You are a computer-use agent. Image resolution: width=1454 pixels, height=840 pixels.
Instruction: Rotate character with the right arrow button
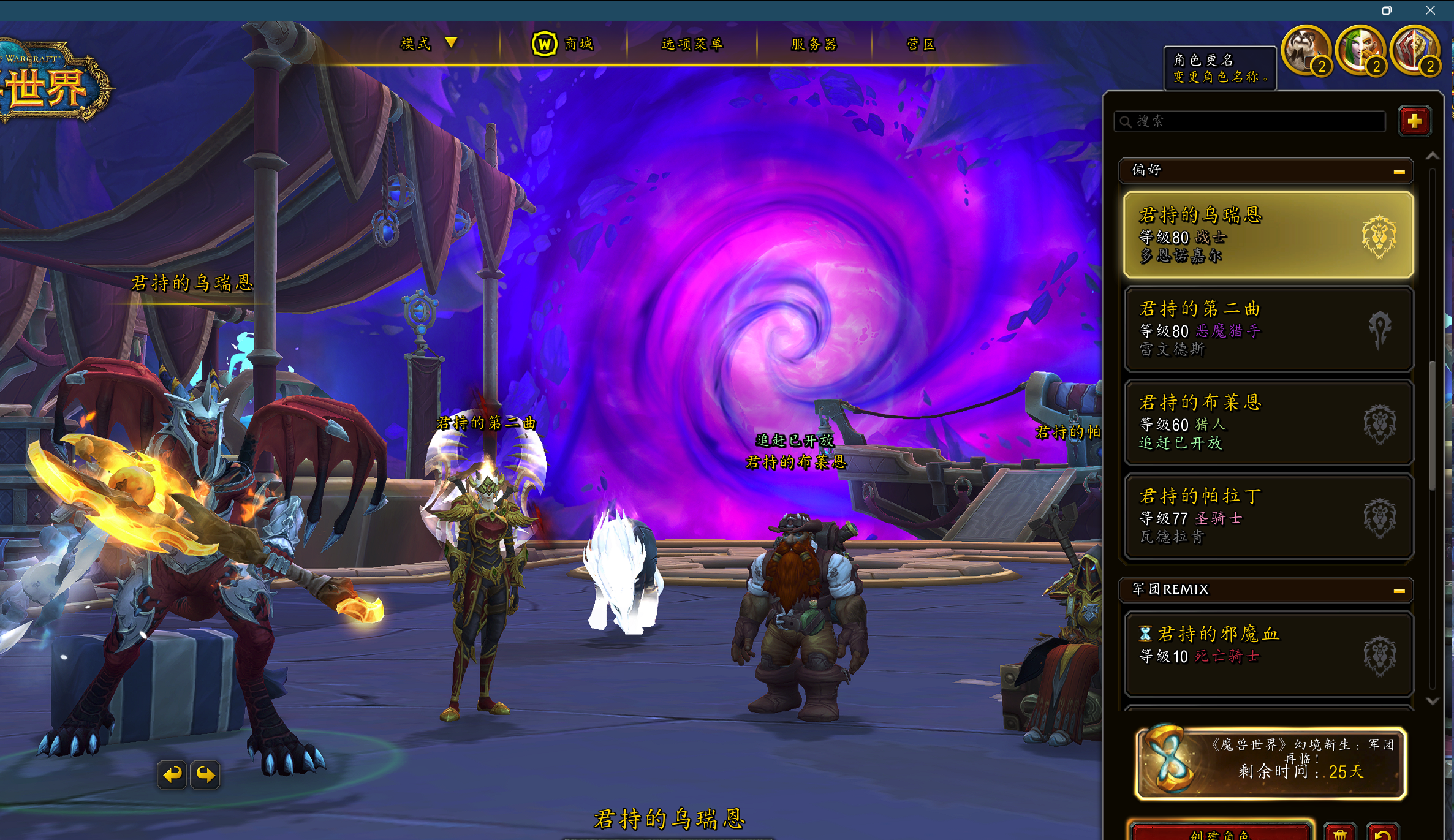tap(205, 775)
